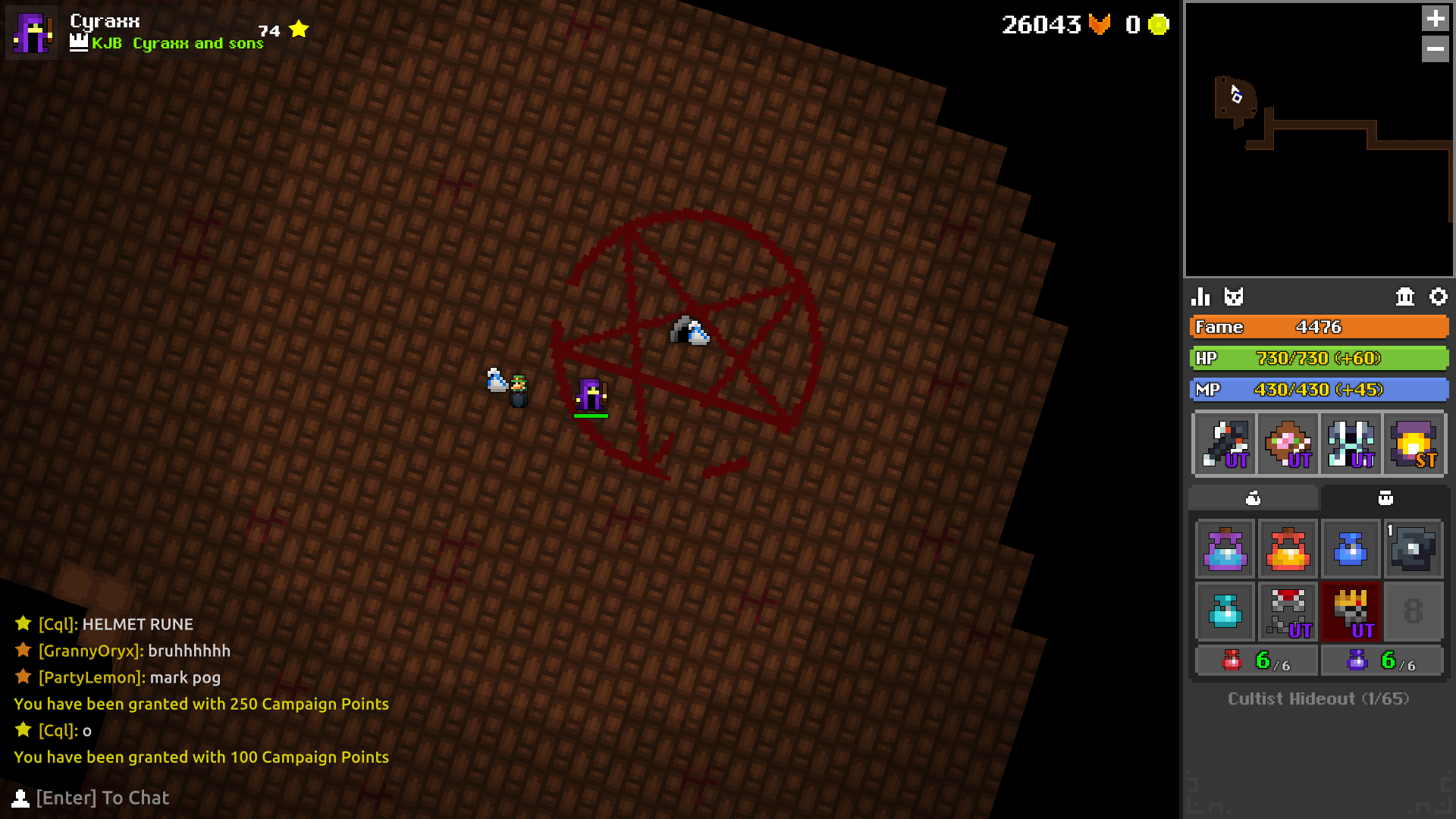This screenshot has height=819, width=1456.
Task: Select the equipped UT weapon slot
Action: [1224, 444]
